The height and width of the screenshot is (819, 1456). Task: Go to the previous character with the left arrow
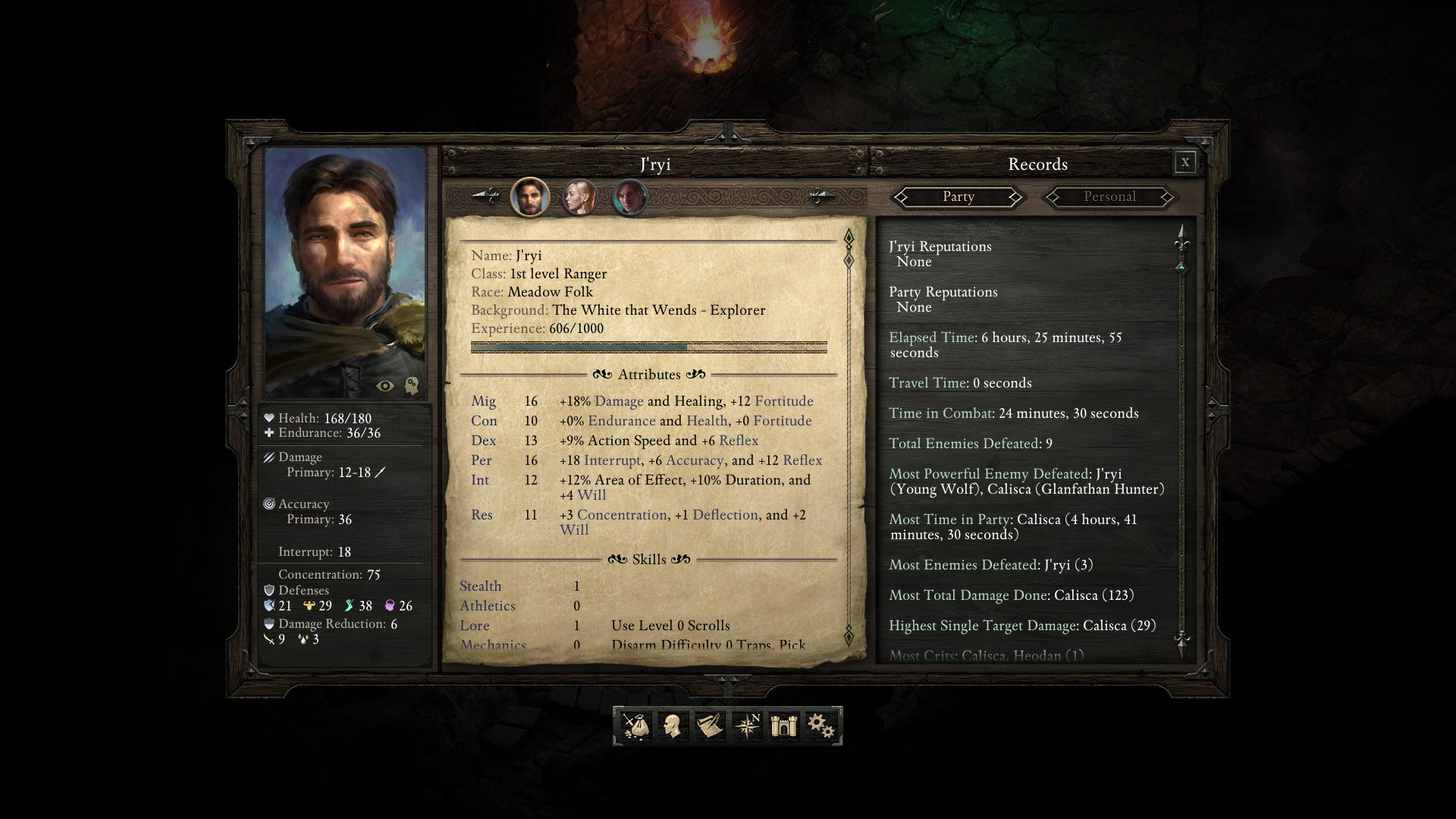pyautogui.click(x=485, y=196)
